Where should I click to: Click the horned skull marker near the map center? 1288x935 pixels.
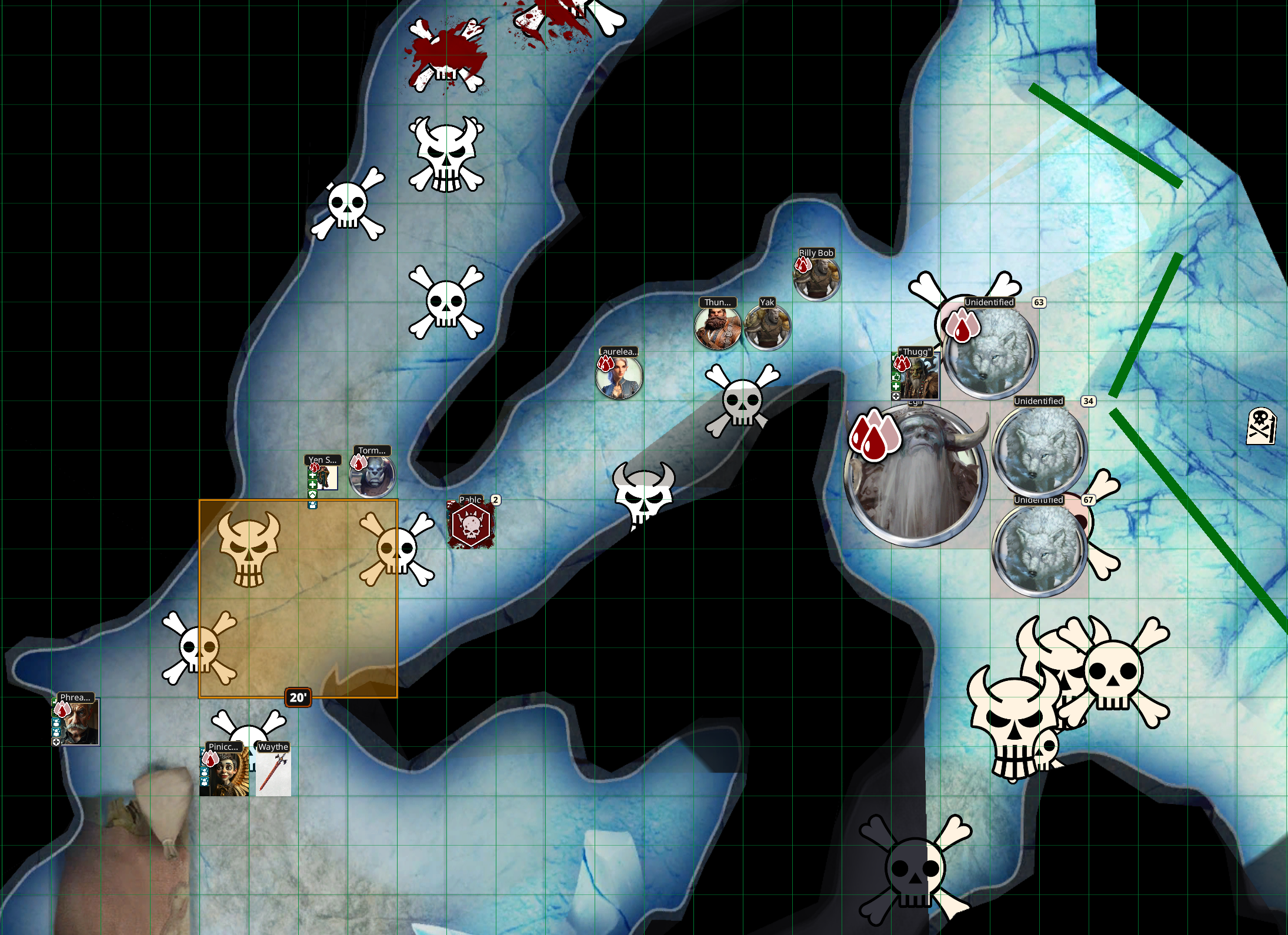click(644, 497)
